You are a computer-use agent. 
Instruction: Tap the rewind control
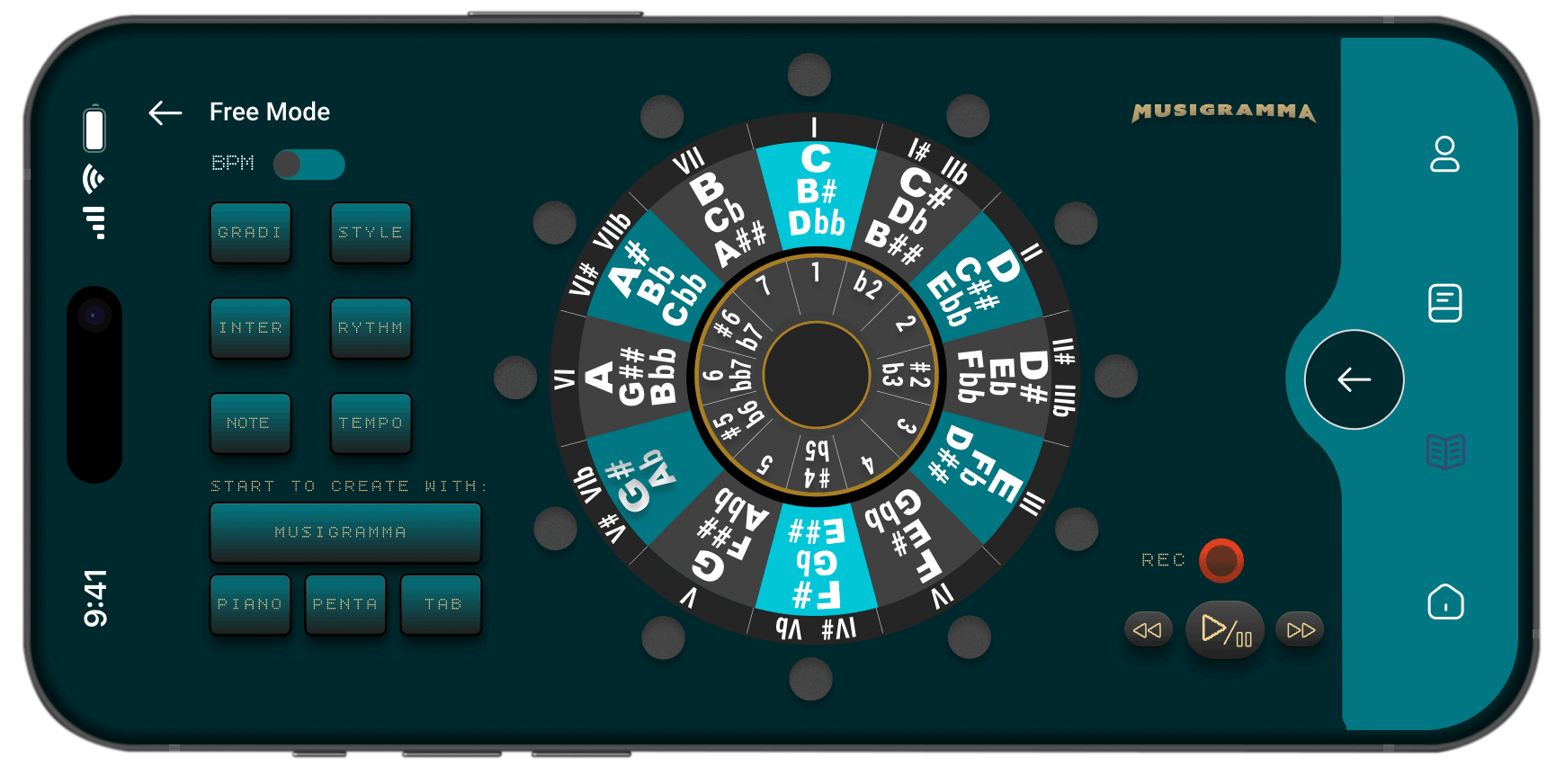point(1148,629)
